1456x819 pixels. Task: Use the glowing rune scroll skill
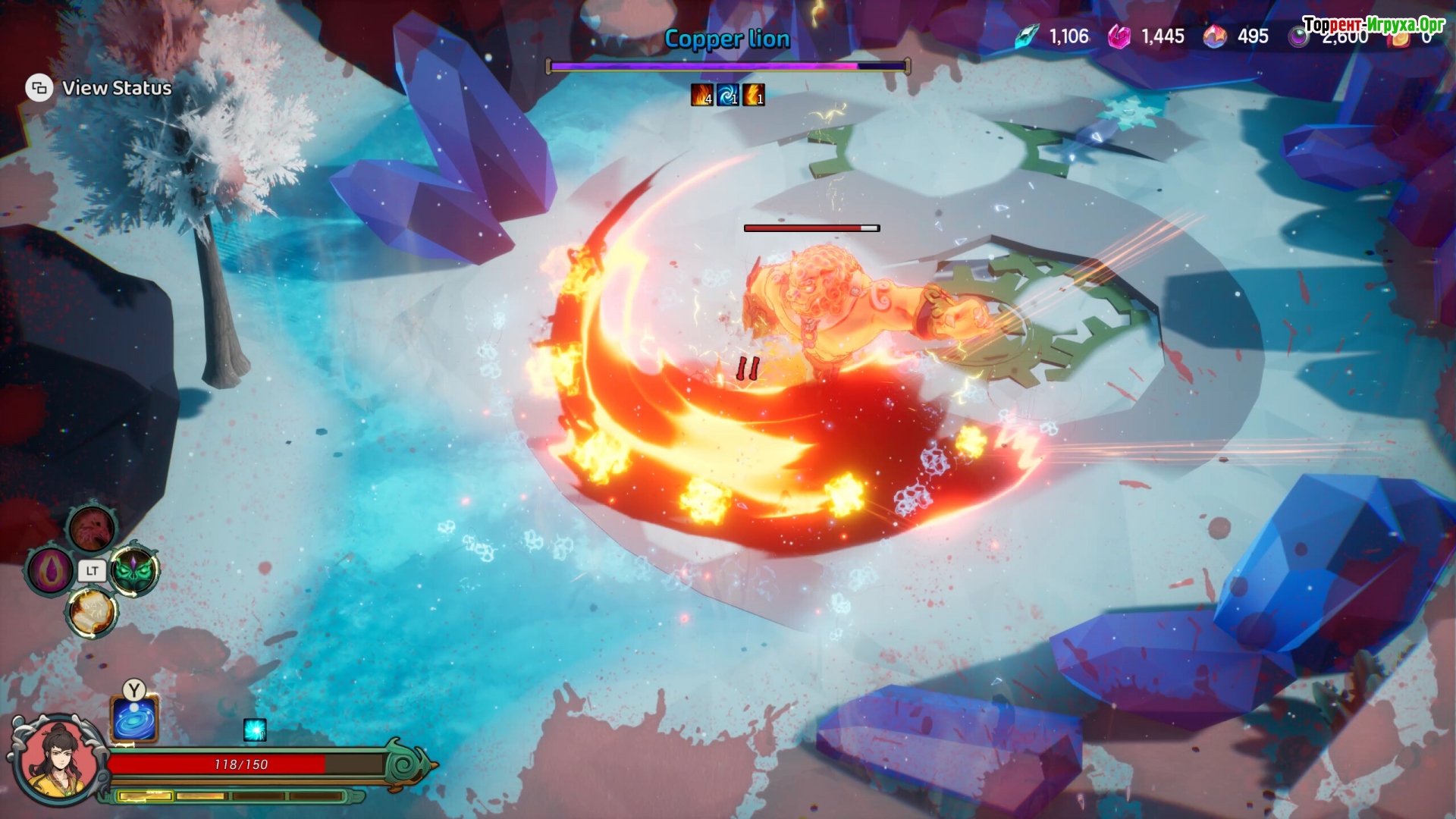92,612
